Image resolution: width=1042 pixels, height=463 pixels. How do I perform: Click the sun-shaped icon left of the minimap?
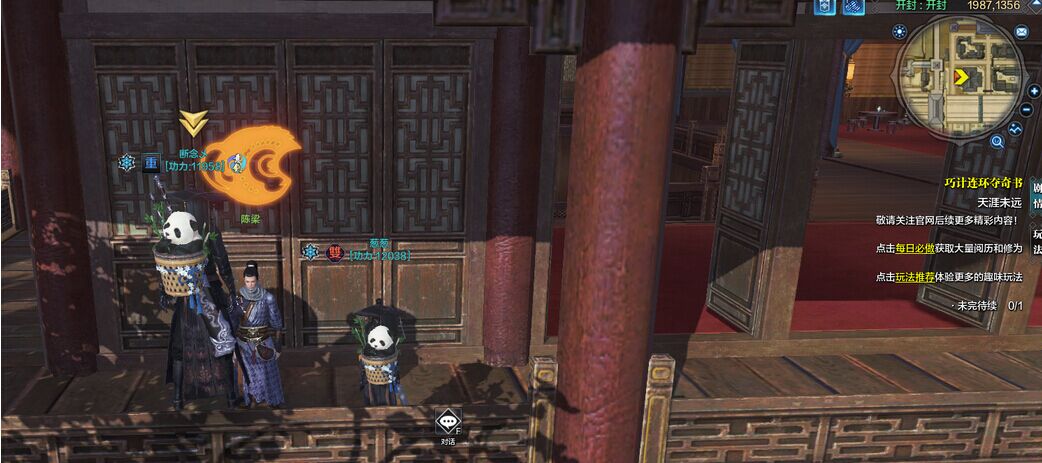(x=898, y=31)
